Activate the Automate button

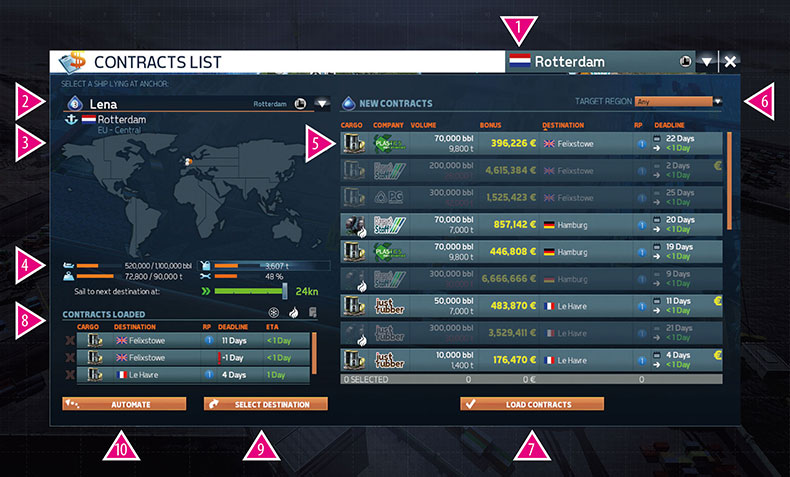pyautogui.click(x=124, y=404)
